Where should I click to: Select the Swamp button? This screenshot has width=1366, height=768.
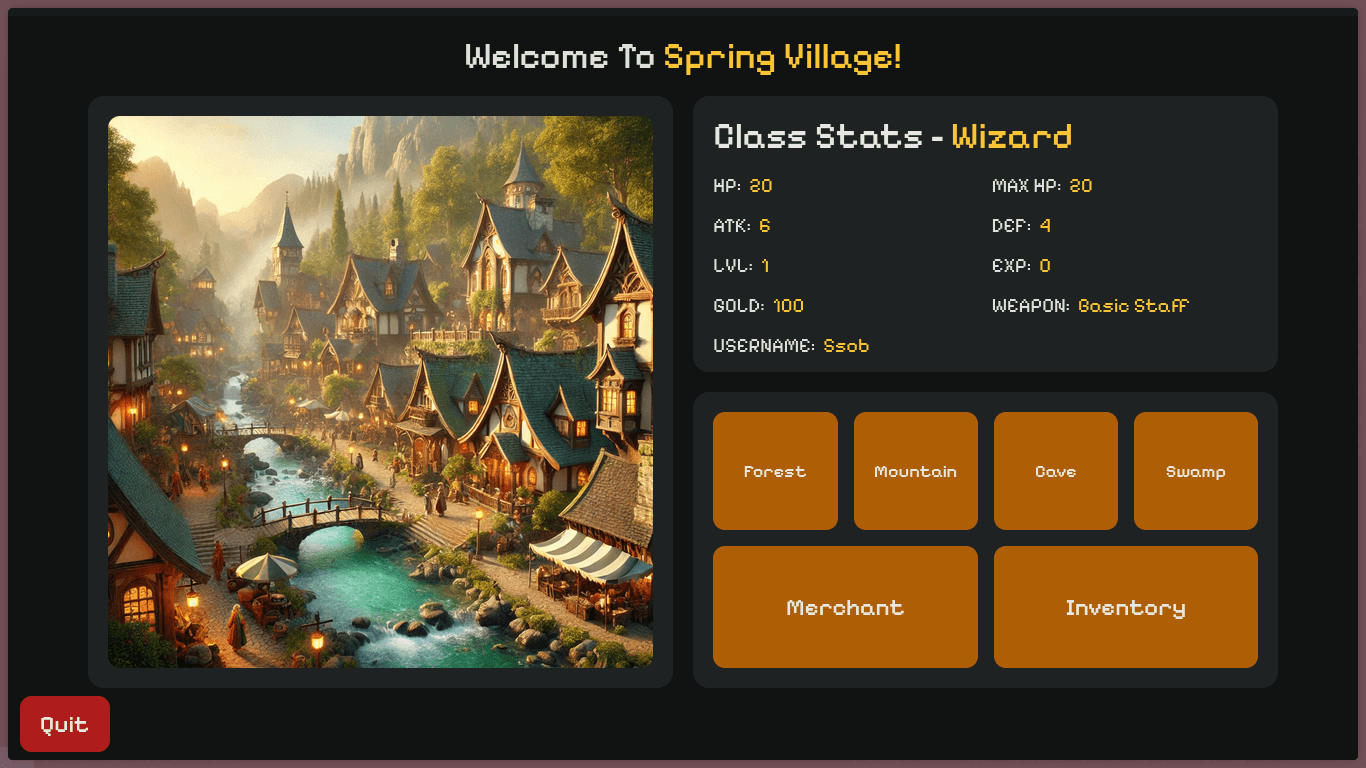coord(1195,471)
